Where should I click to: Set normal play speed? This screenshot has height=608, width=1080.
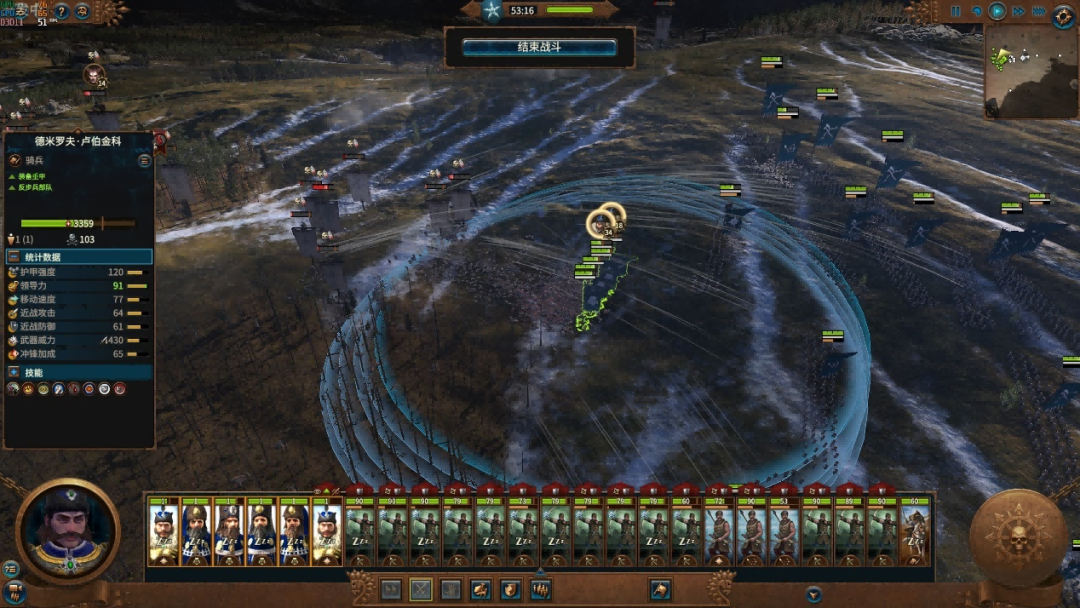tap(997, 12)
